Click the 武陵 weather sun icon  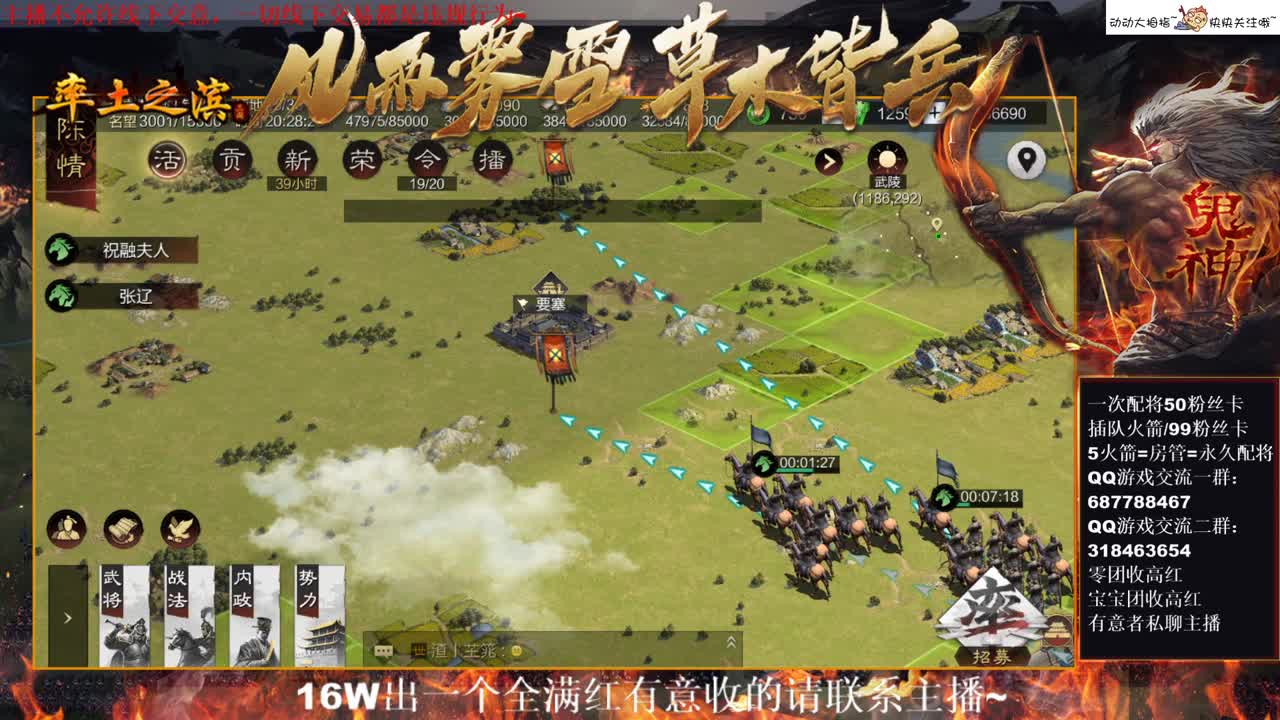[886, 157]
